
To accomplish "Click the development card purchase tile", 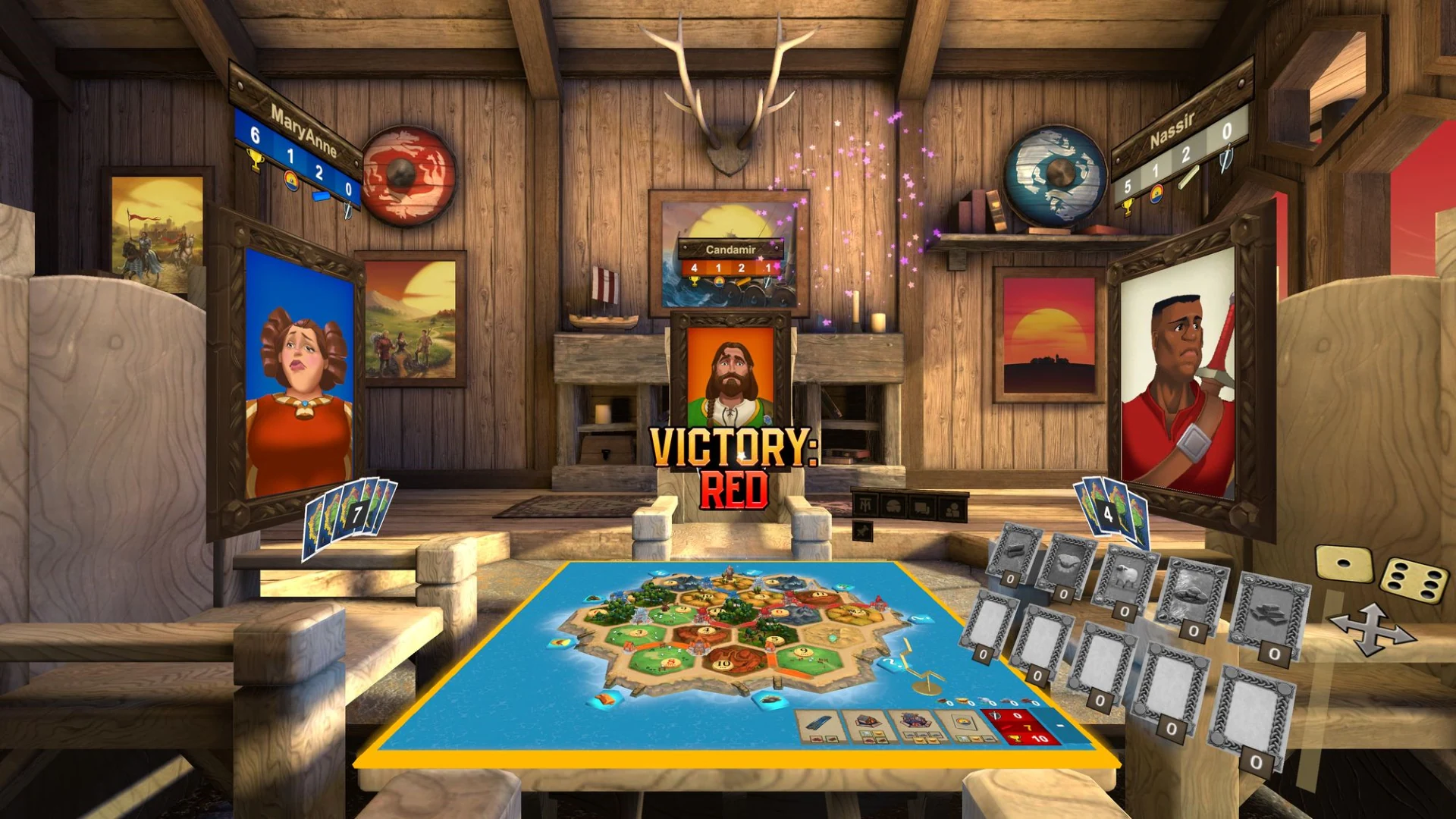I will coord(965,725).
